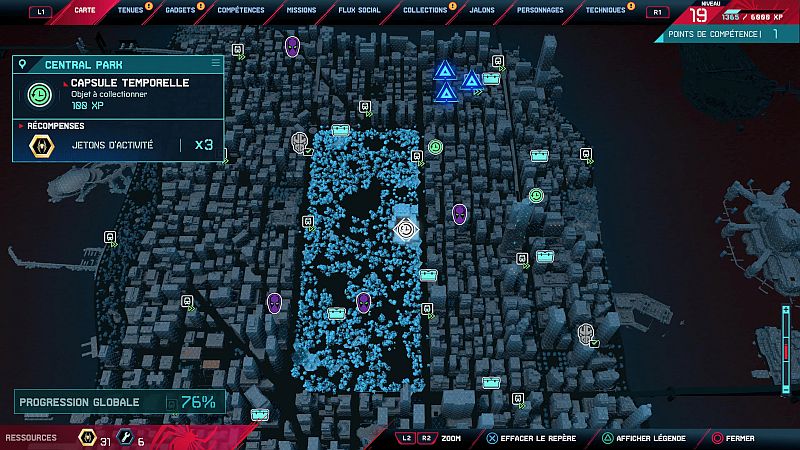Show the Personnages tab
Viewport: 800px width, 450px height.
click(x=539, y=11)
